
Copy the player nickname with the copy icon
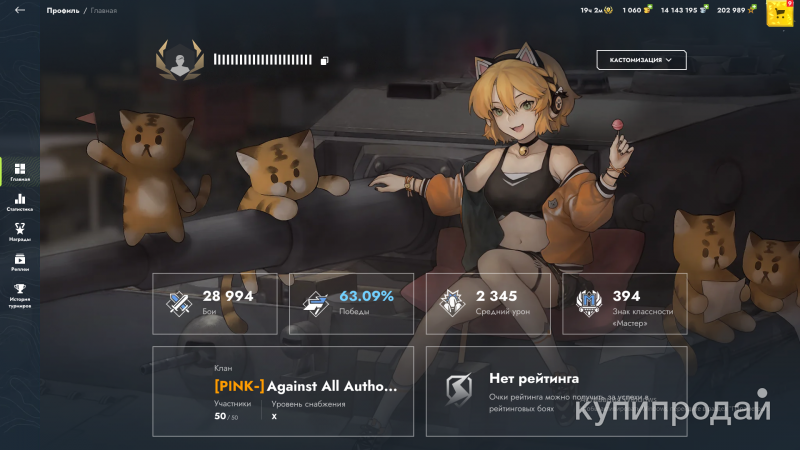(325, 60)
